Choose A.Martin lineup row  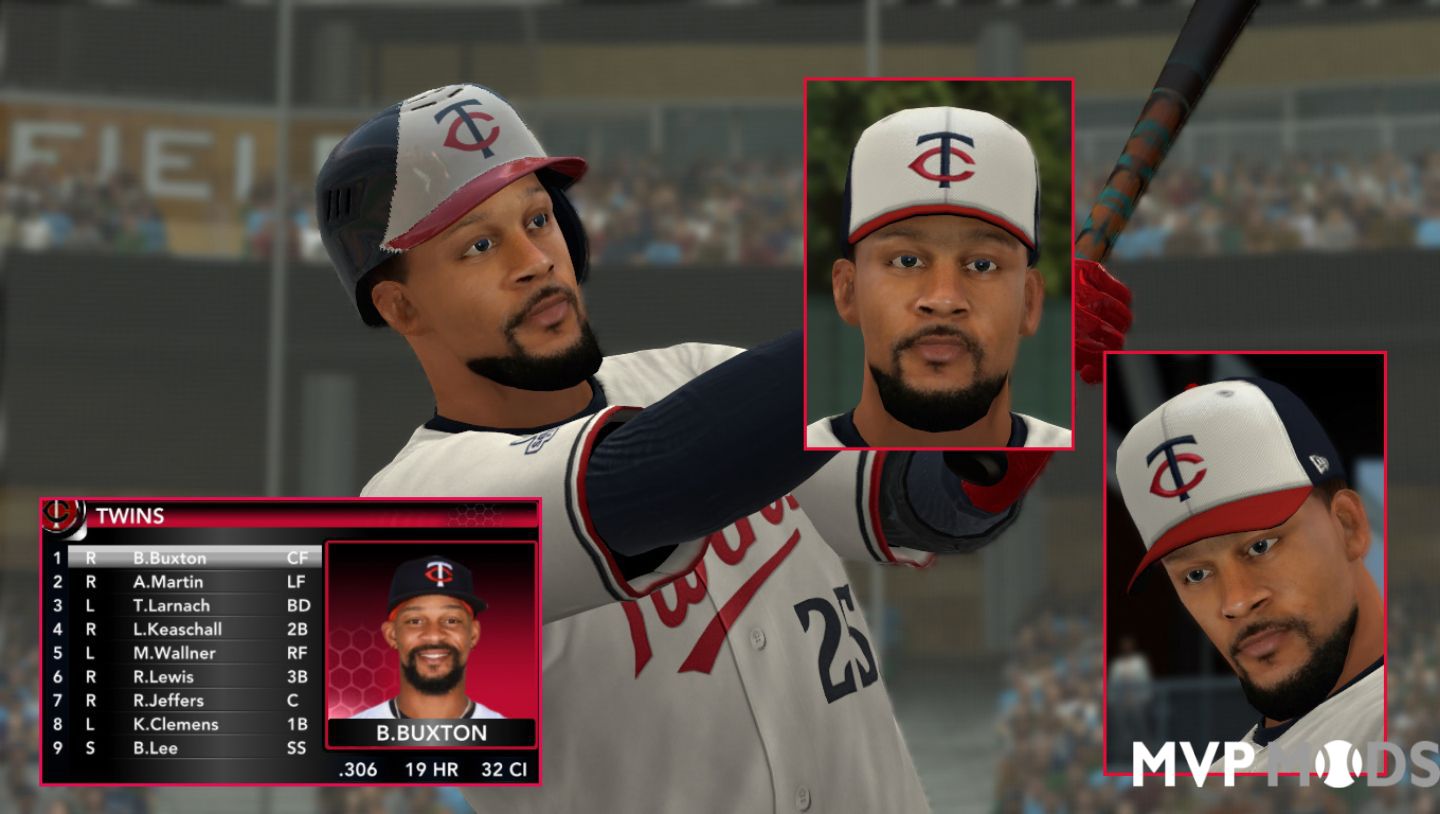(x=168, y=582)
